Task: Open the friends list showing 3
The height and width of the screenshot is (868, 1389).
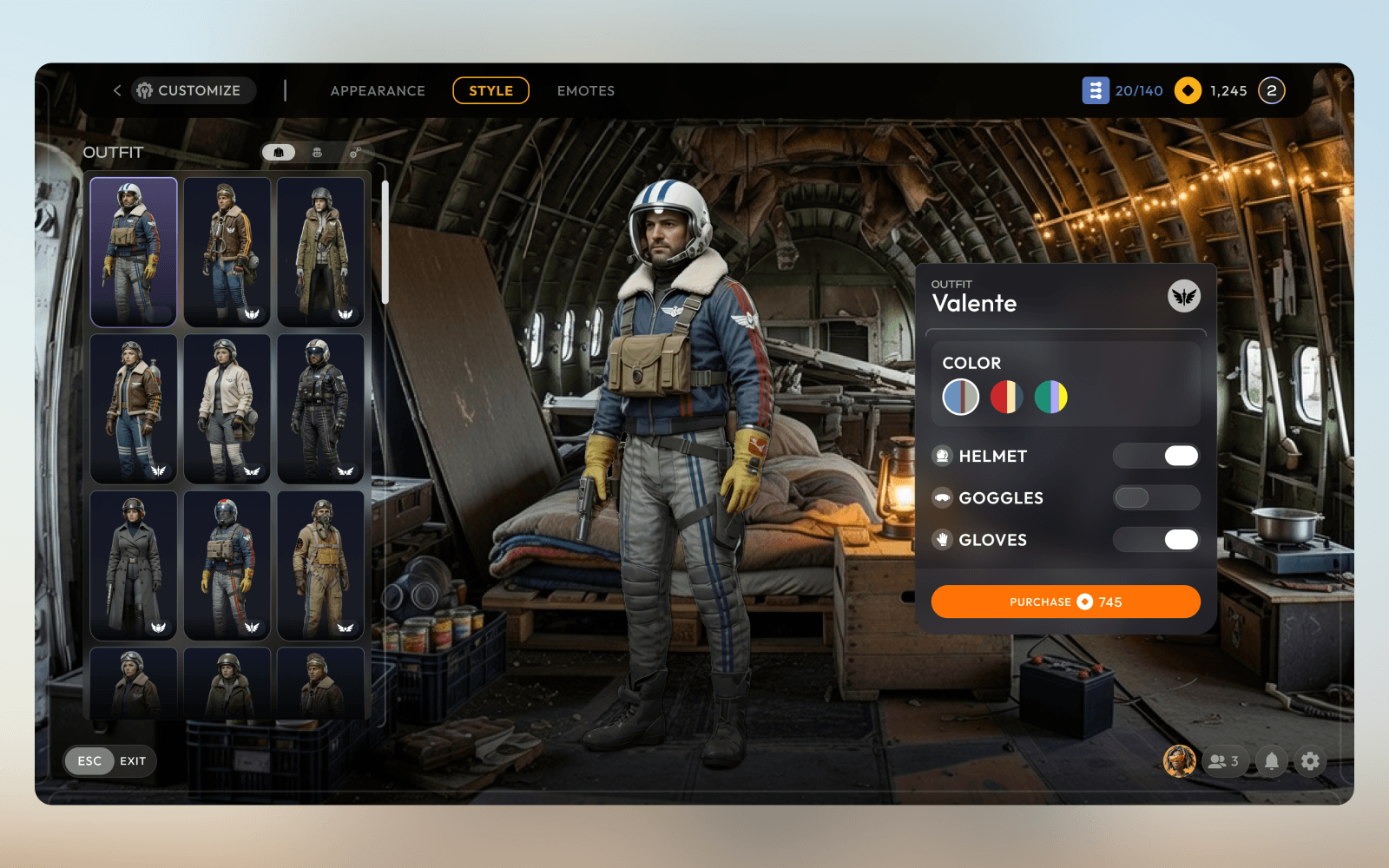Action: 1224,761
